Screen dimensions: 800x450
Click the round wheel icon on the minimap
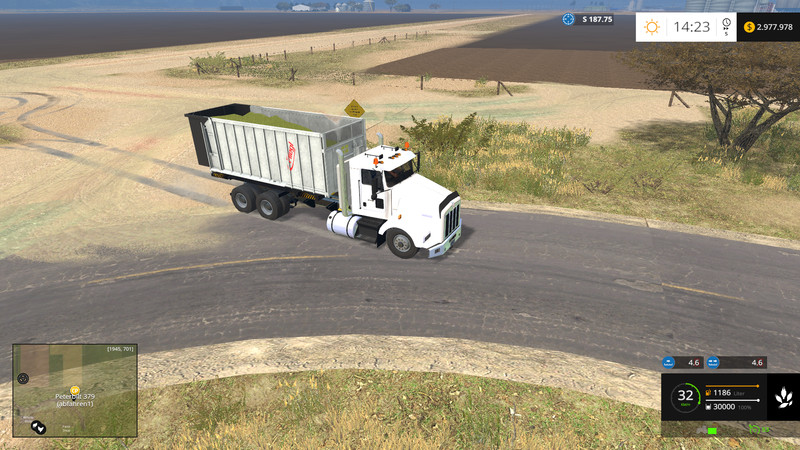23,378
